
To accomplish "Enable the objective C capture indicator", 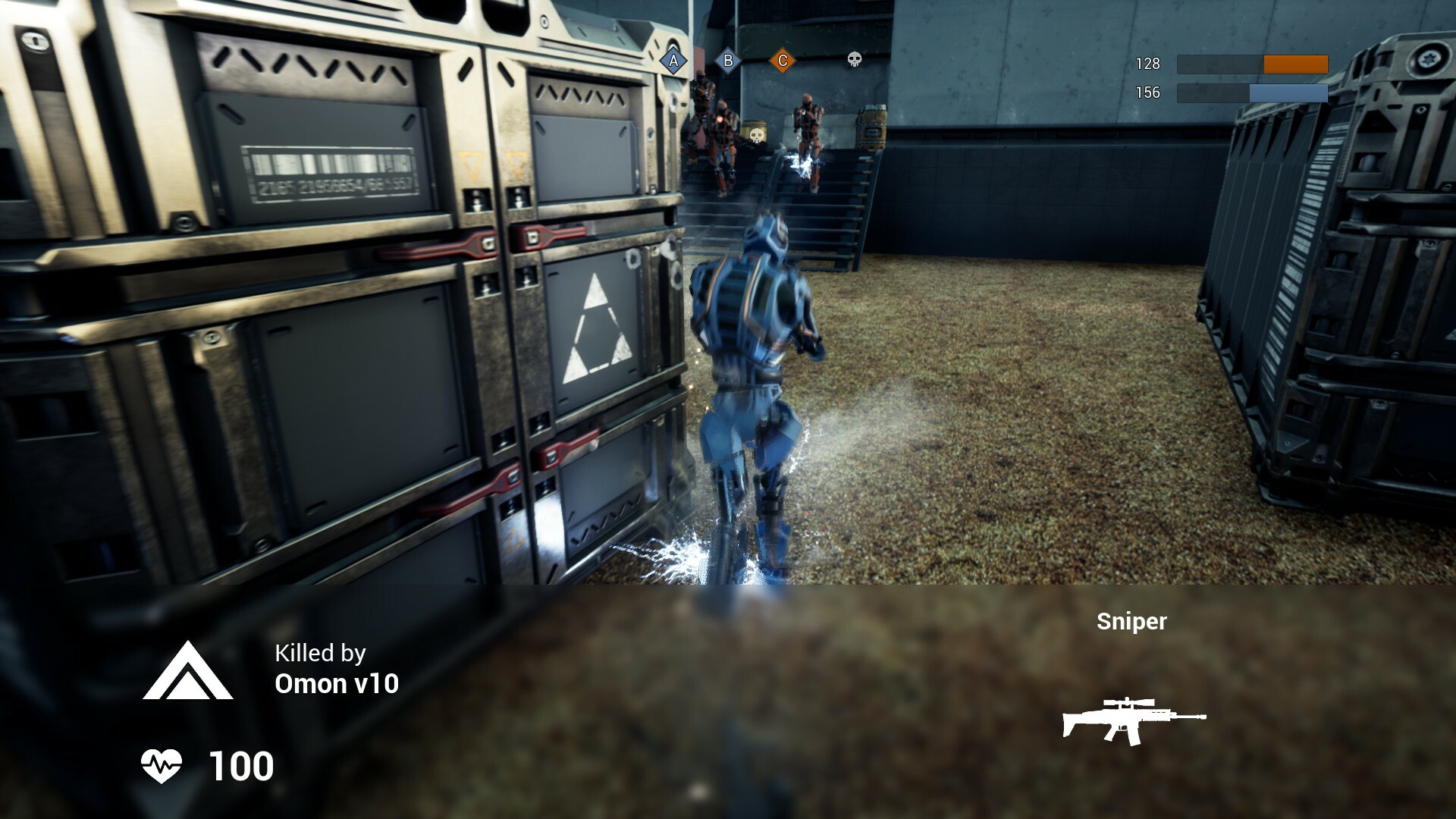I will [782, 59].
